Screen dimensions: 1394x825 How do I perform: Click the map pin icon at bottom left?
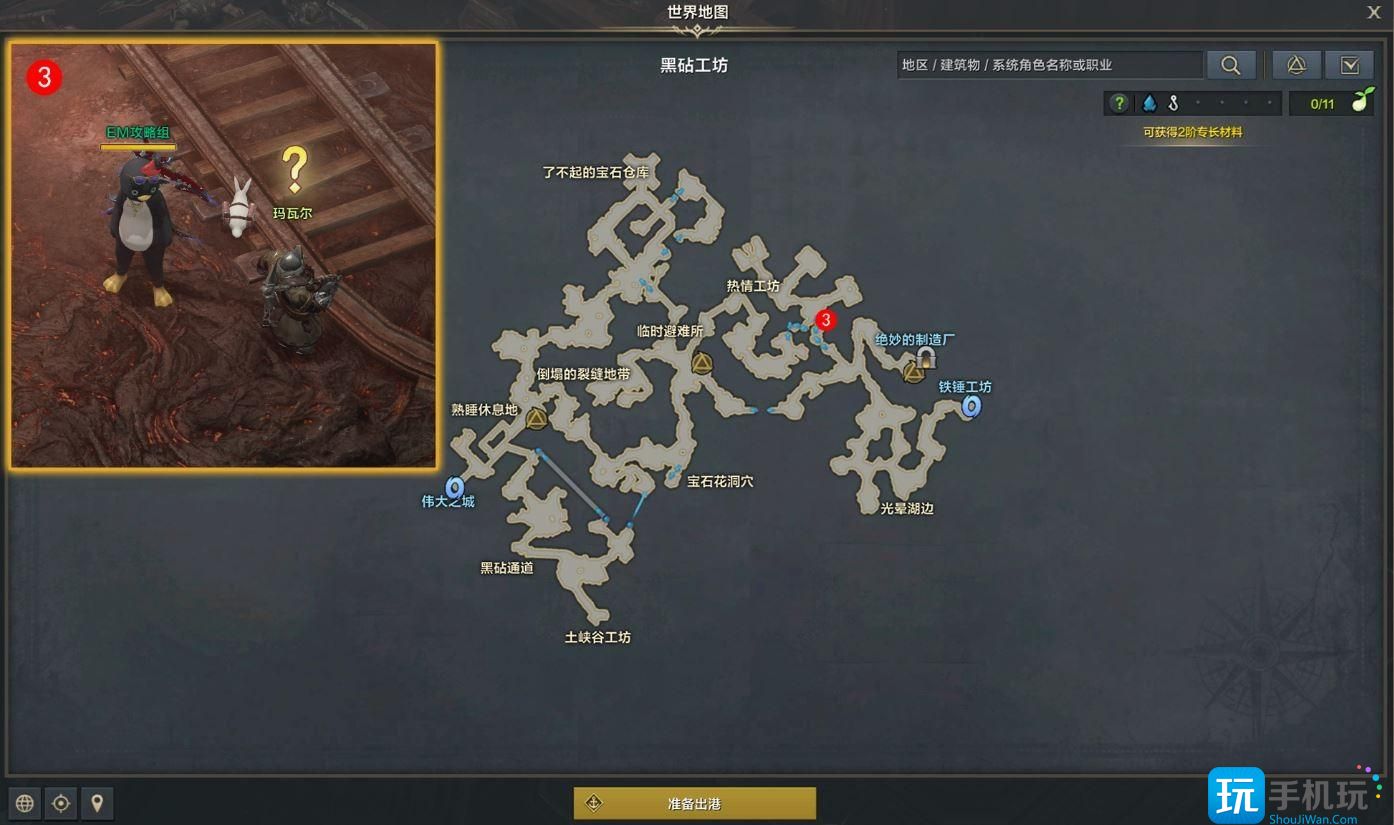[x=96, y=803]
